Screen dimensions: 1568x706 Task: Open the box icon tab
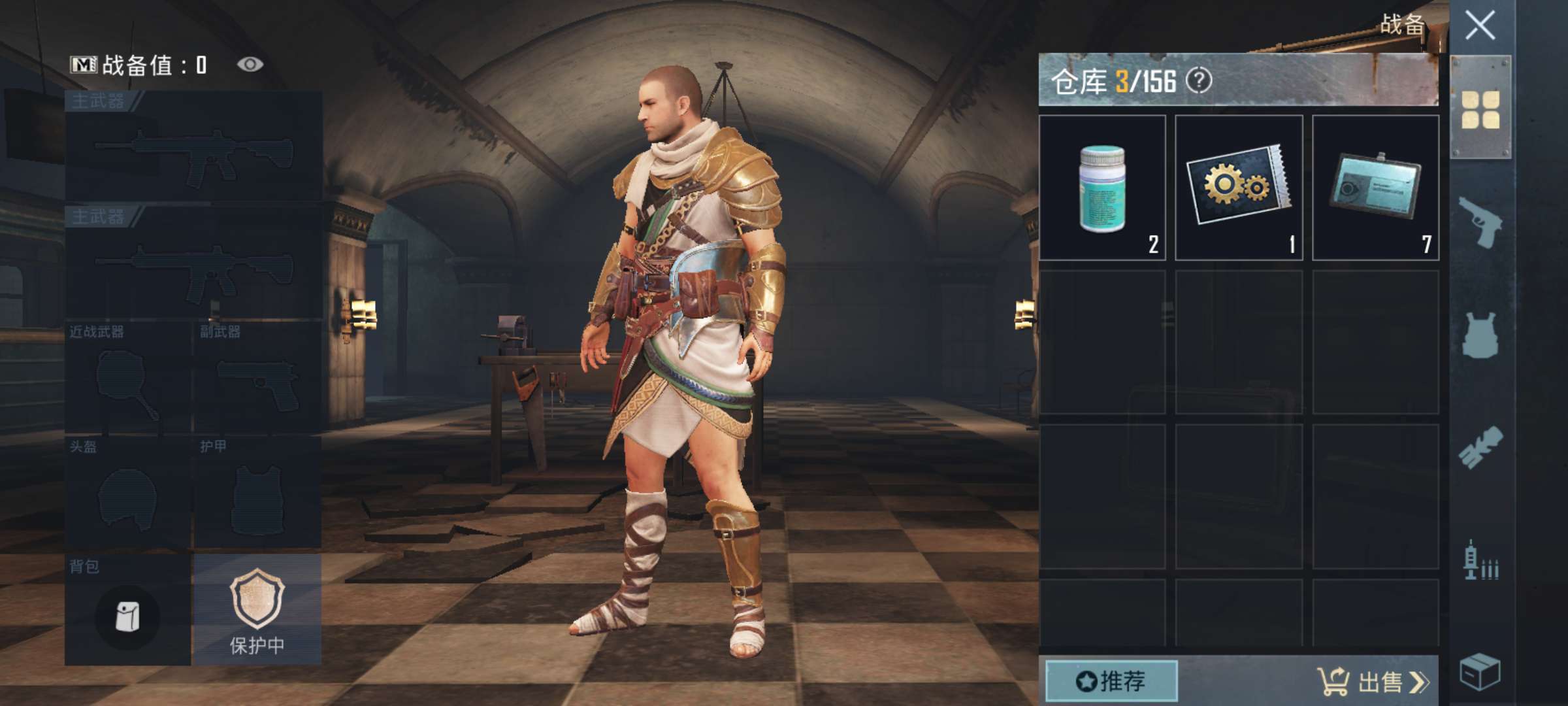click(x=1480, y=671)
